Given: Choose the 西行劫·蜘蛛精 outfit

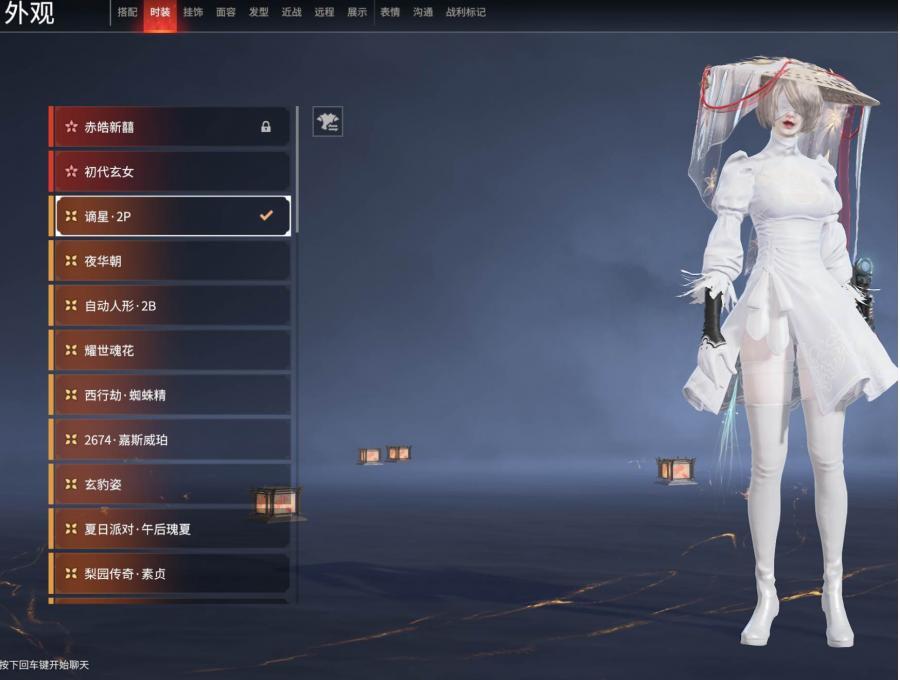Looking at the screenshot, I should click(170, 395).
